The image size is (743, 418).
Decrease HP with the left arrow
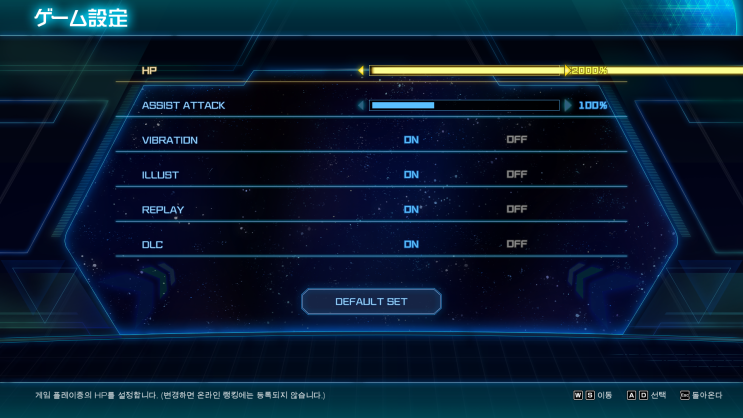point(361,71)
